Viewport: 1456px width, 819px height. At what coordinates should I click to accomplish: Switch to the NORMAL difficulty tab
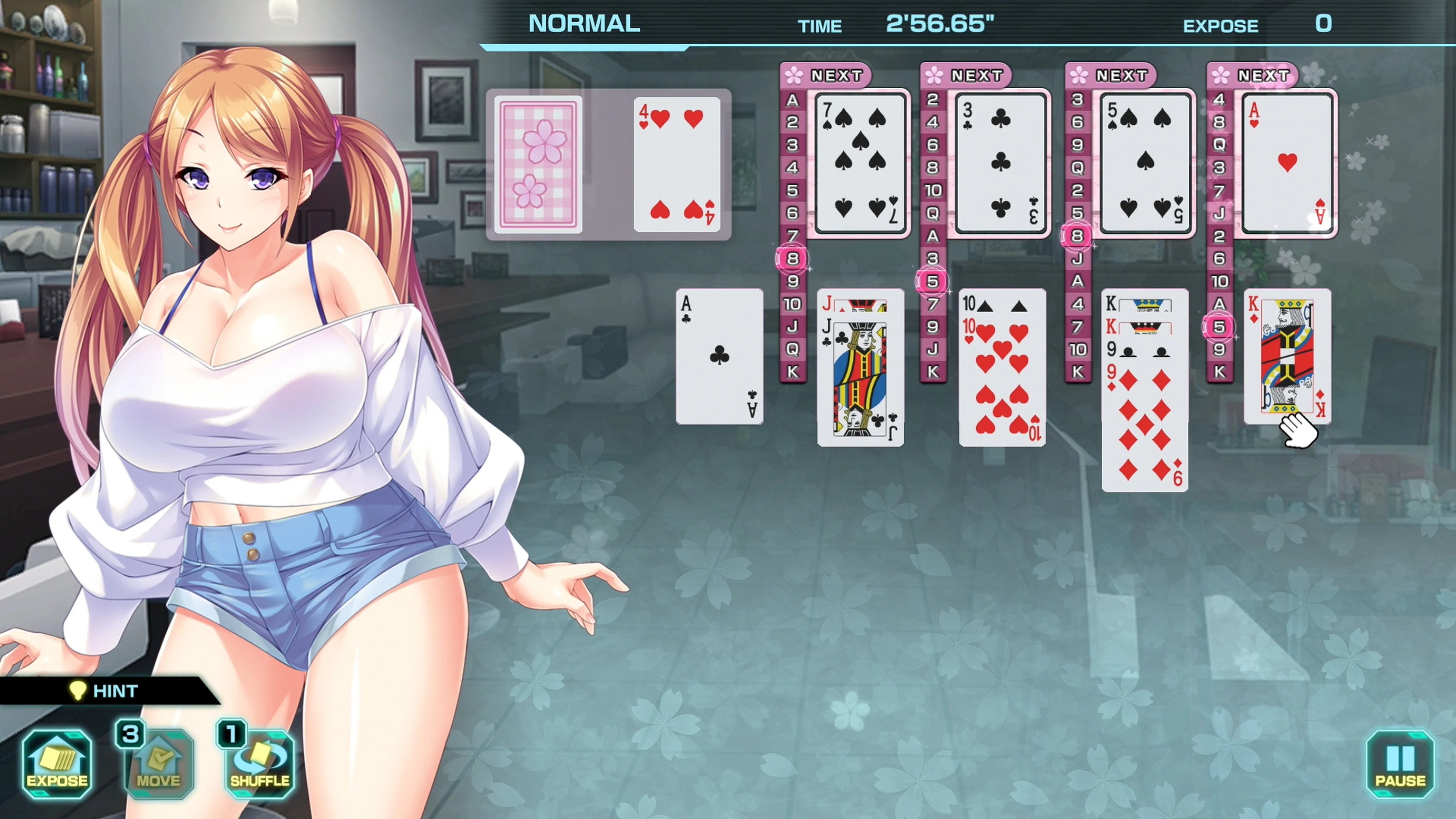(583, 24)
